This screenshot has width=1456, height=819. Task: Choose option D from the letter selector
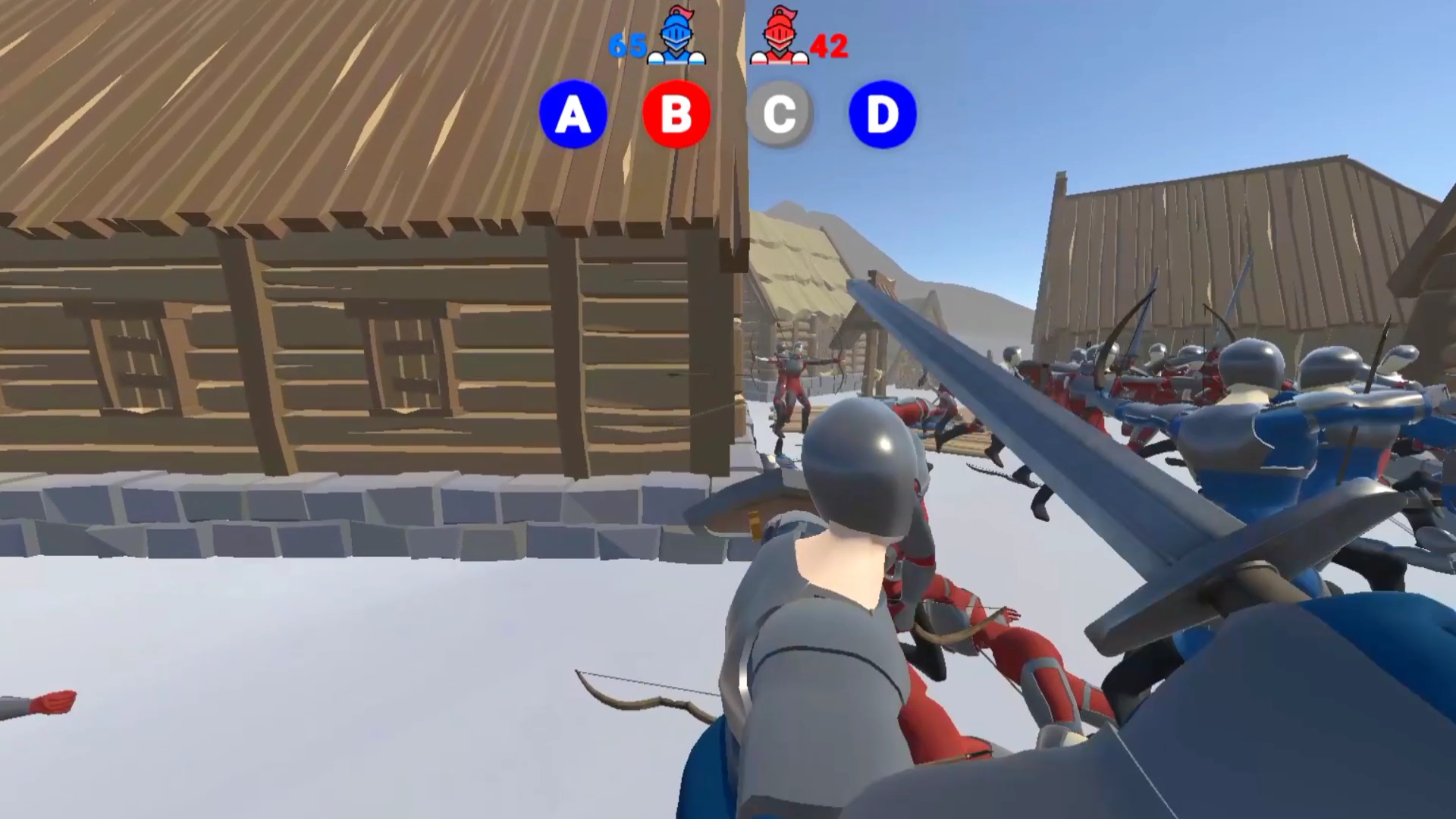click(x=882, y=114)
